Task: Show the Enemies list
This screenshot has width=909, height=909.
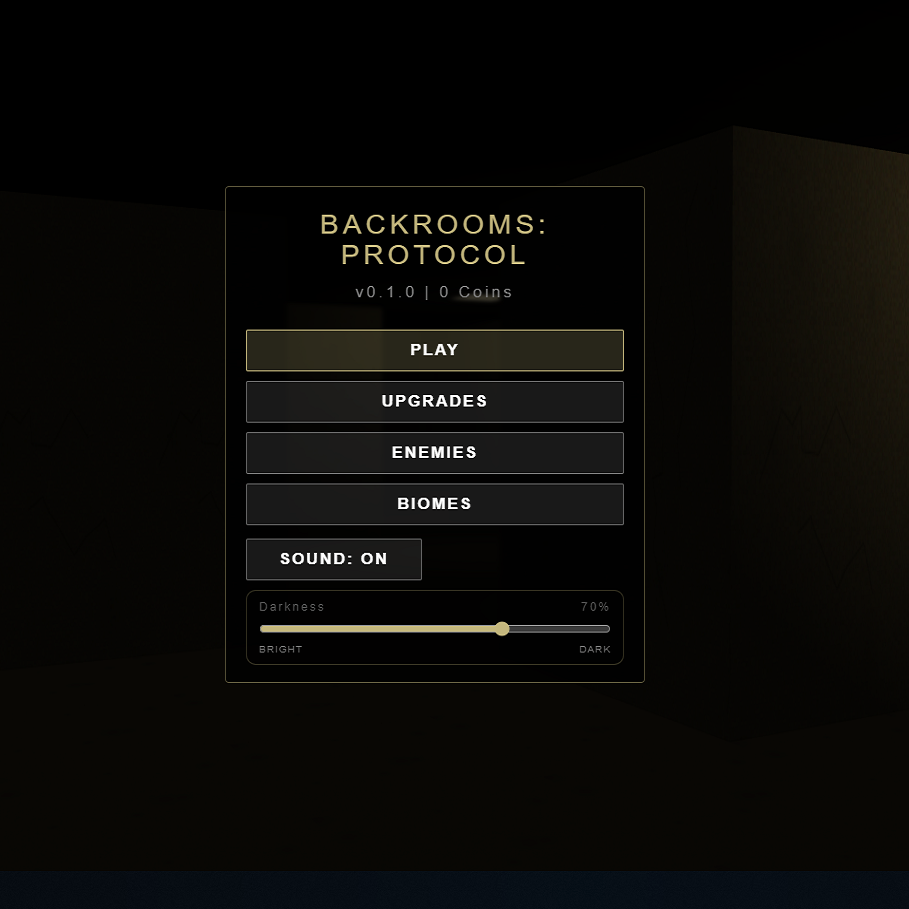Action: coord(434,452)
